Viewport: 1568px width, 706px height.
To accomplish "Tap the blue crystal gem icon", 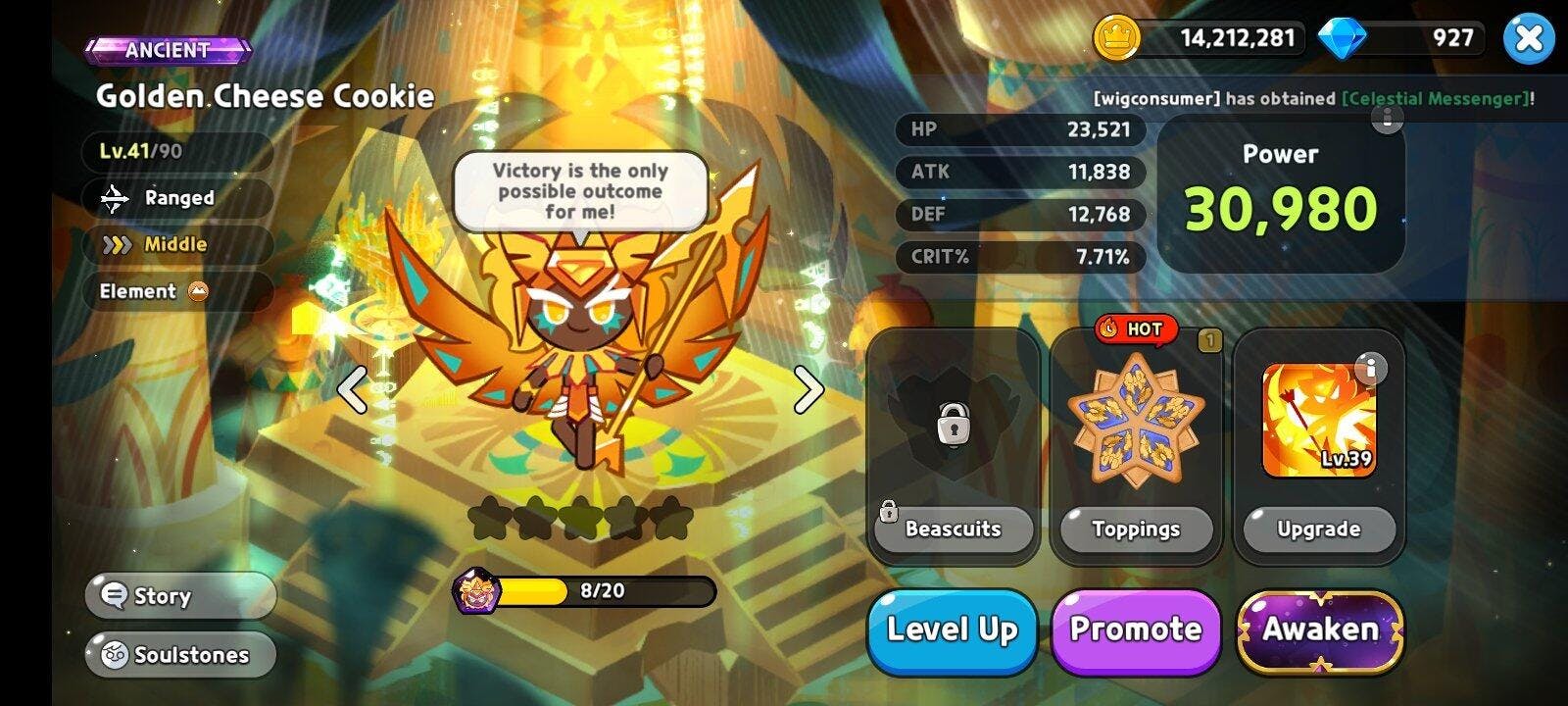I will [1342, 38].
